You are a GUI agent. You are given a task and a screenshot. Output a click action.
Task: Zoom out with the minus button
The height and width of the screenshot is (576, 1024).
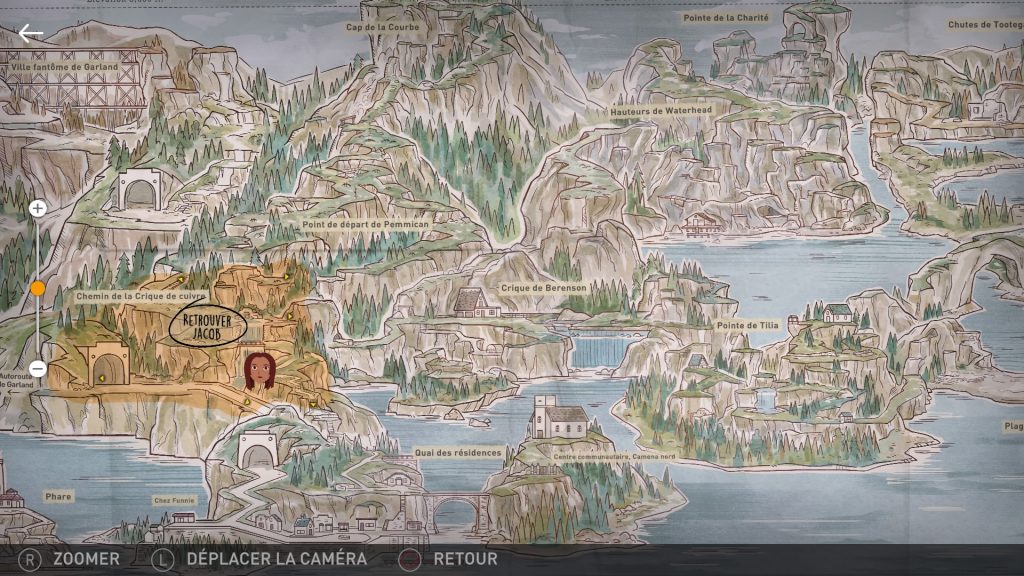point(37,368)
